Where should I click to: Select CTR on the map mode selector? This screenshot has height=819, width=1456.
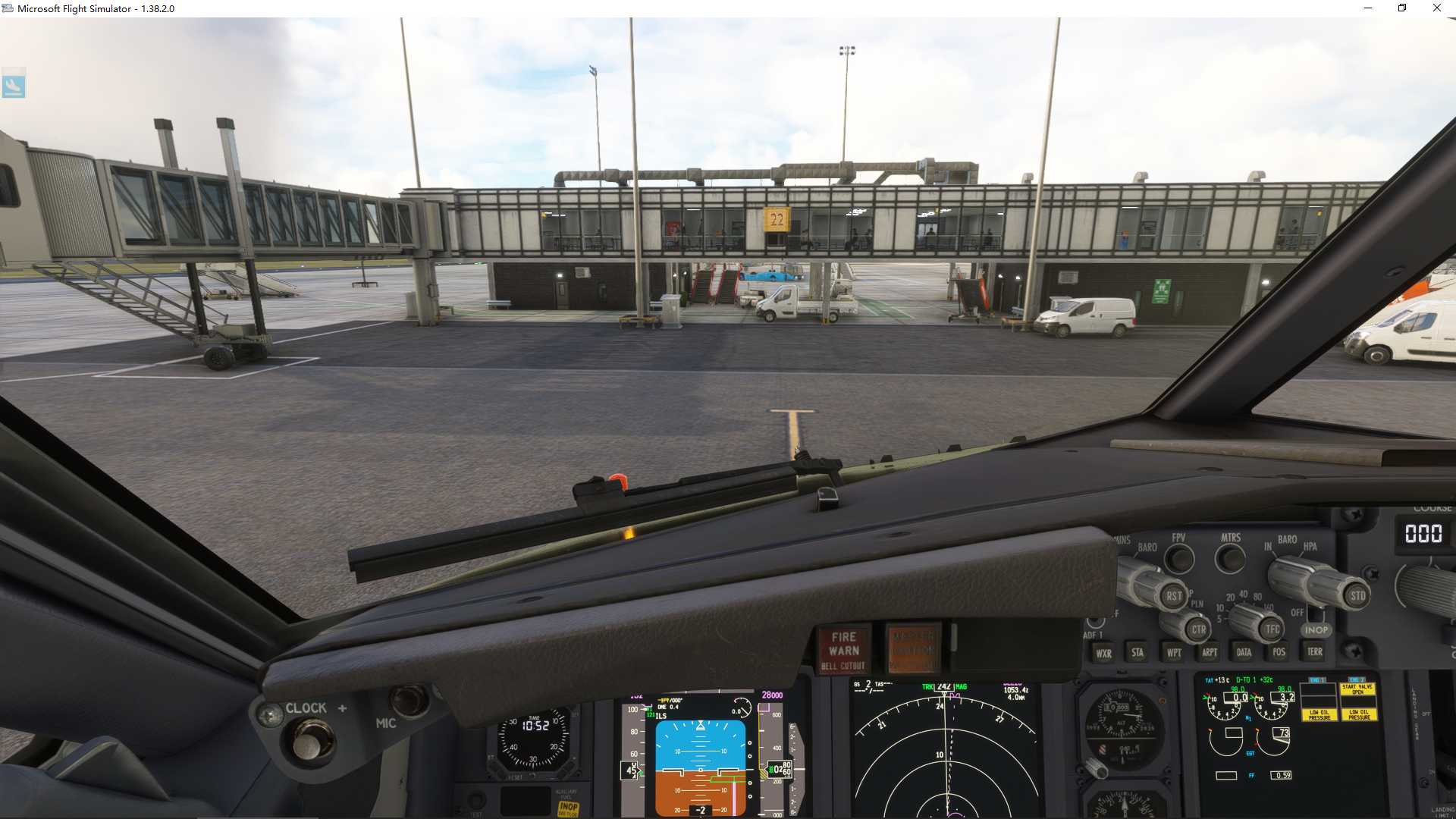1199,629
